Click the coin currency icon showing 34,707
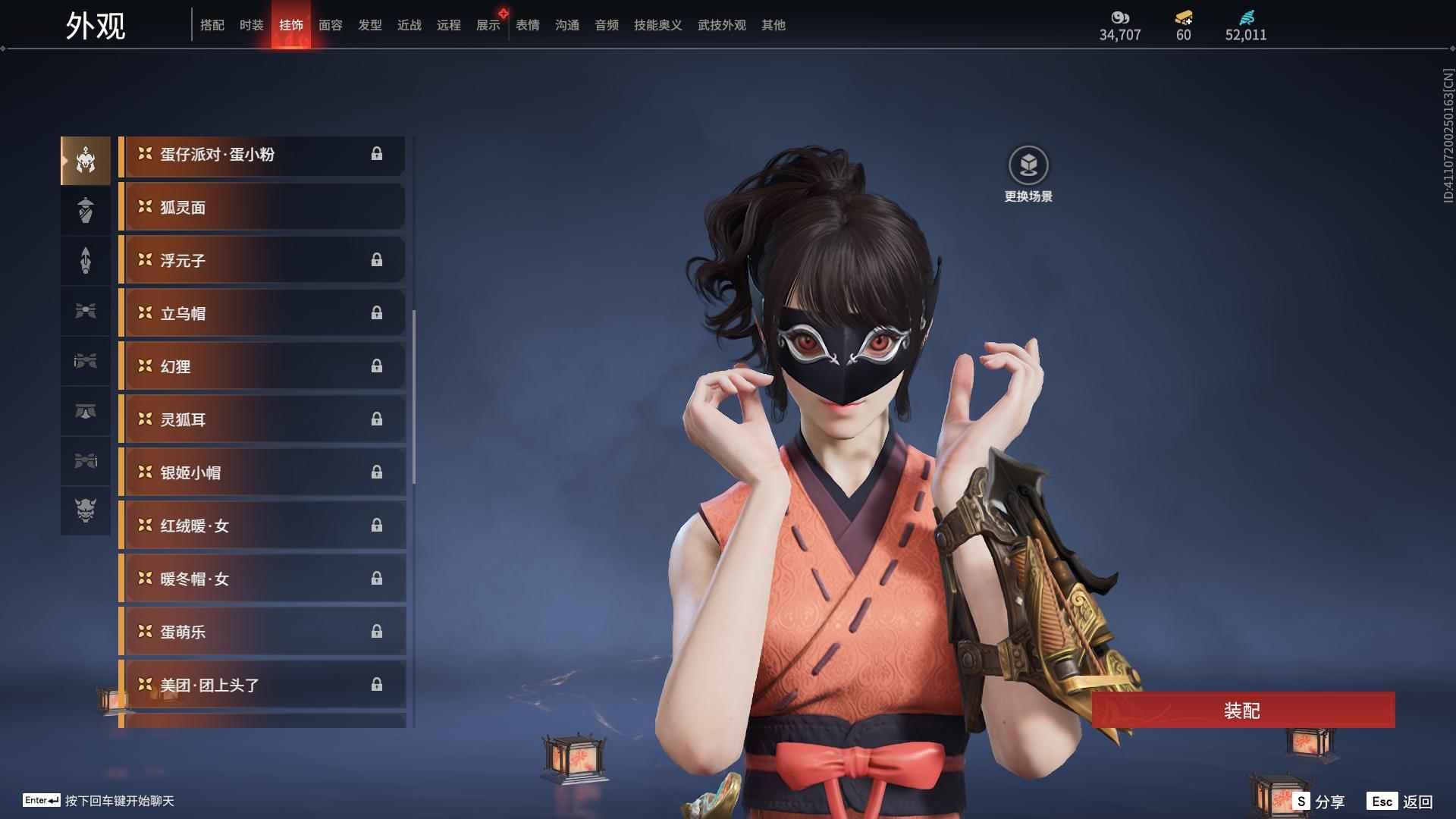The width and height of the screenshot is (1456, 819). tap(1120, 17)
